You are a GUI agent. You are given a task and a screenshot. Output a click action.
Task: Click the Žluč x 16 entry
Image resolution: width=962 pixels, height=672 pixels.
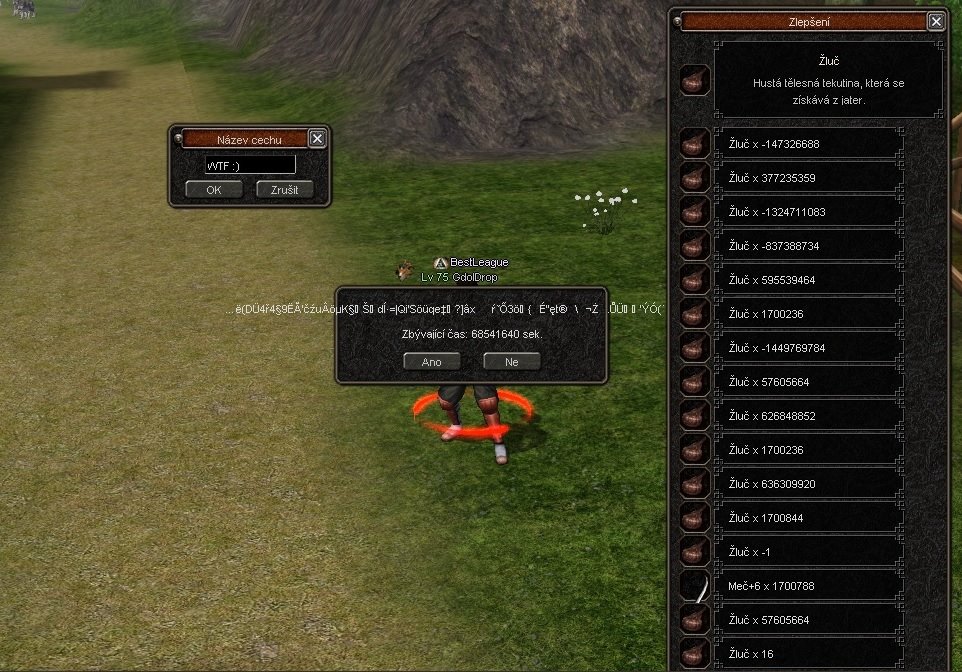(809, 654)
